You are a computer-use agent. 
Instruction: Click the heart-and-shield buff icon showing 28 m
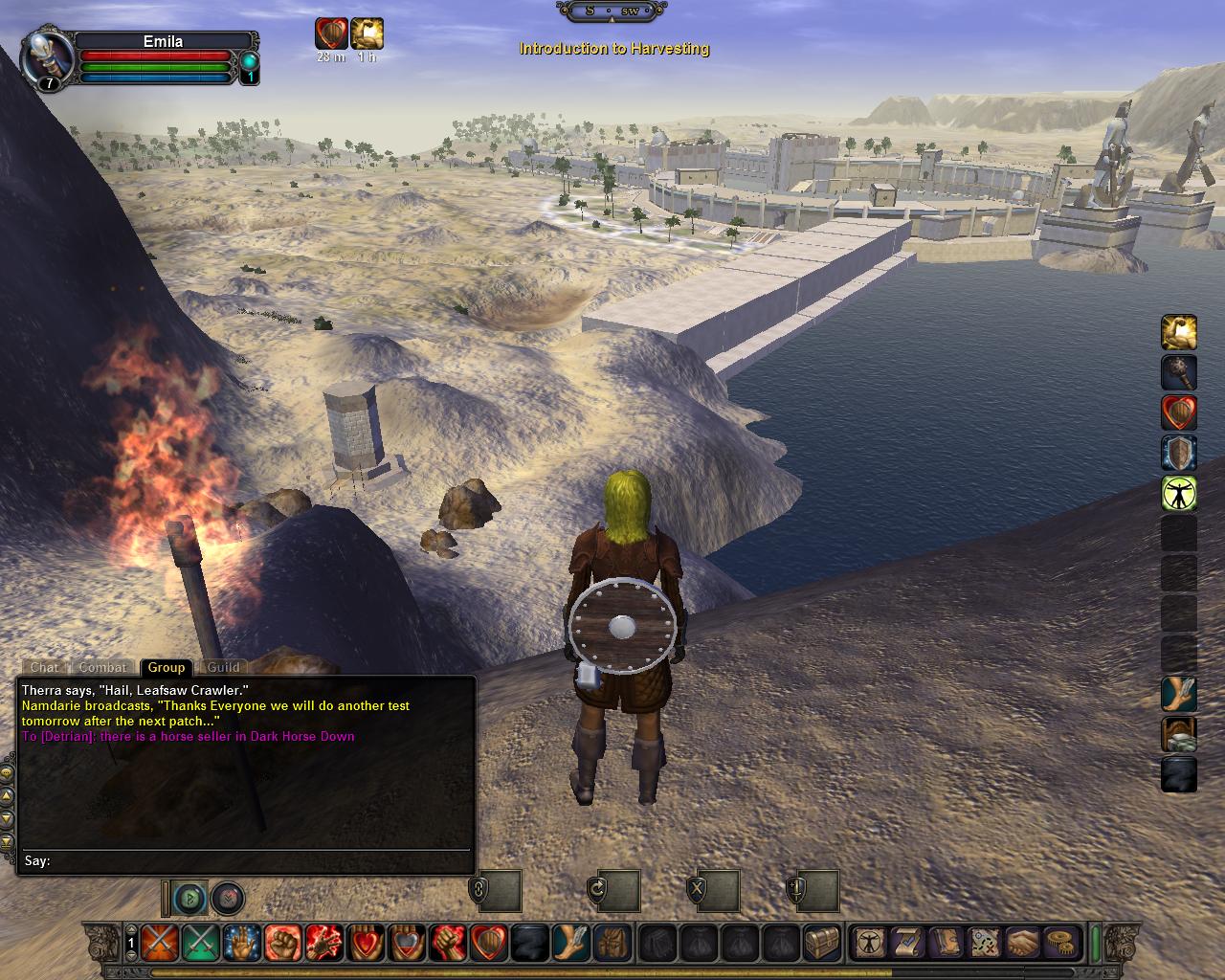click(x=331, y=33)
